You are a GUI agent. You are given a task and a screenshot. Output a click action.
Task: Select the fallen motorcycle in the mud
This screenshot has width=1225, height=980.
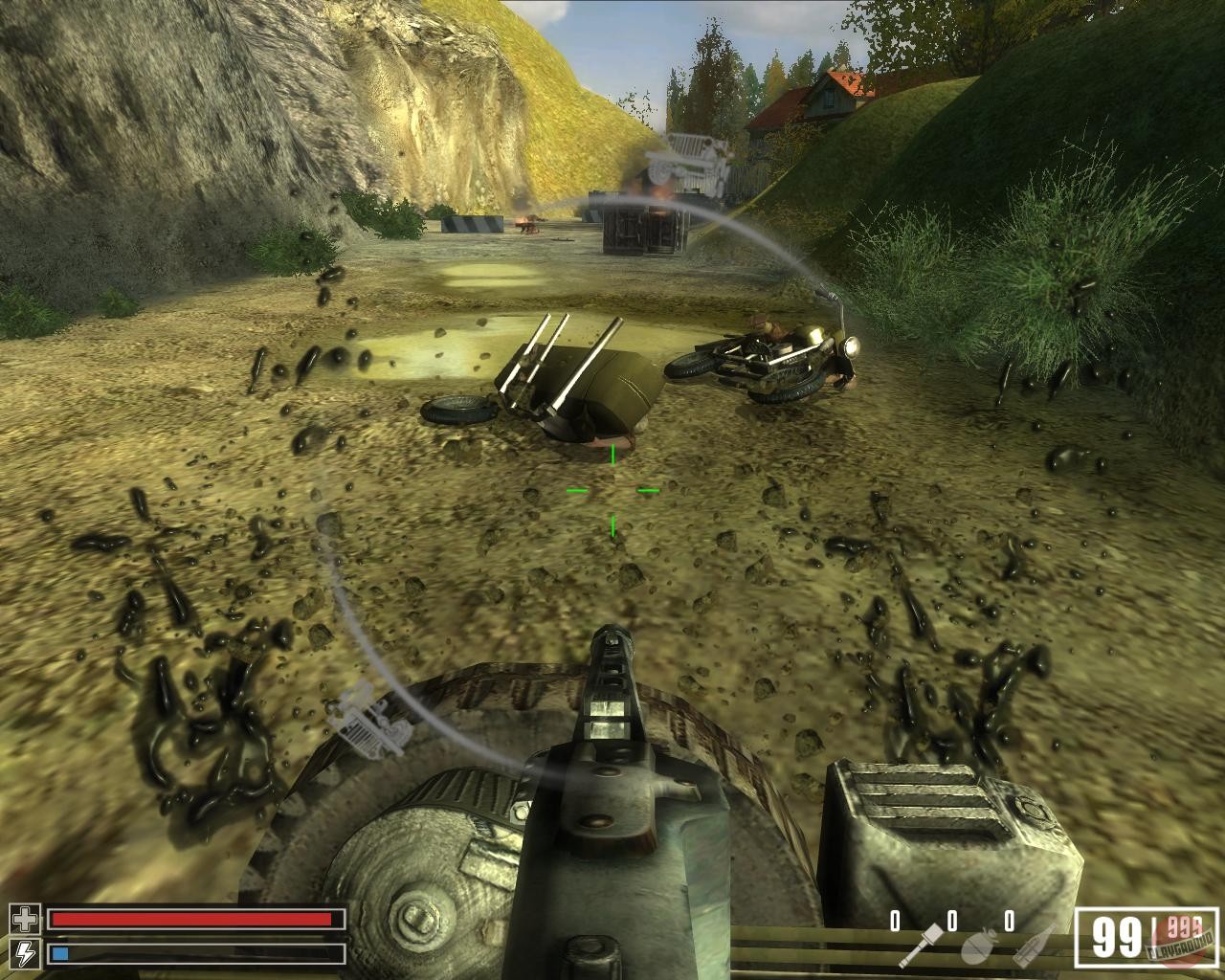coord(766,359)
